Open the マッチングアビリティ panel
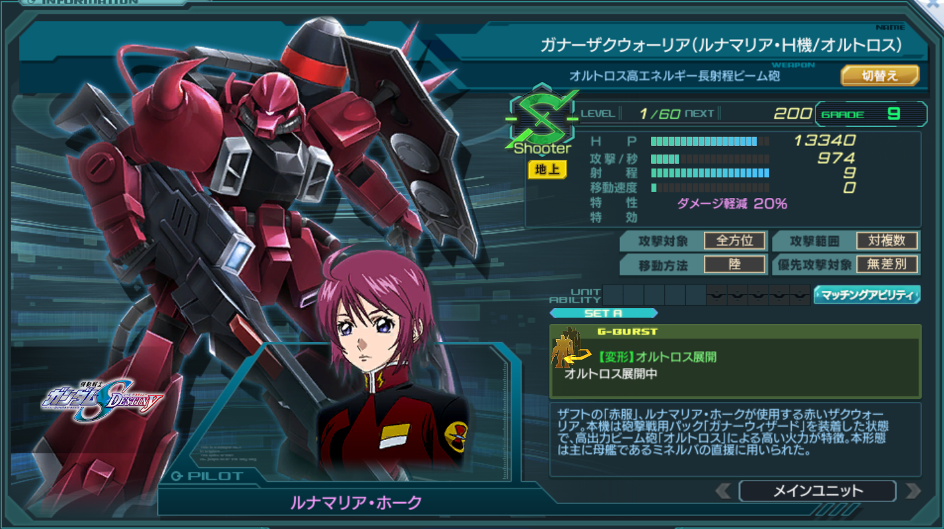The height and width of the screenshot is (529, 944). [867, 295]
